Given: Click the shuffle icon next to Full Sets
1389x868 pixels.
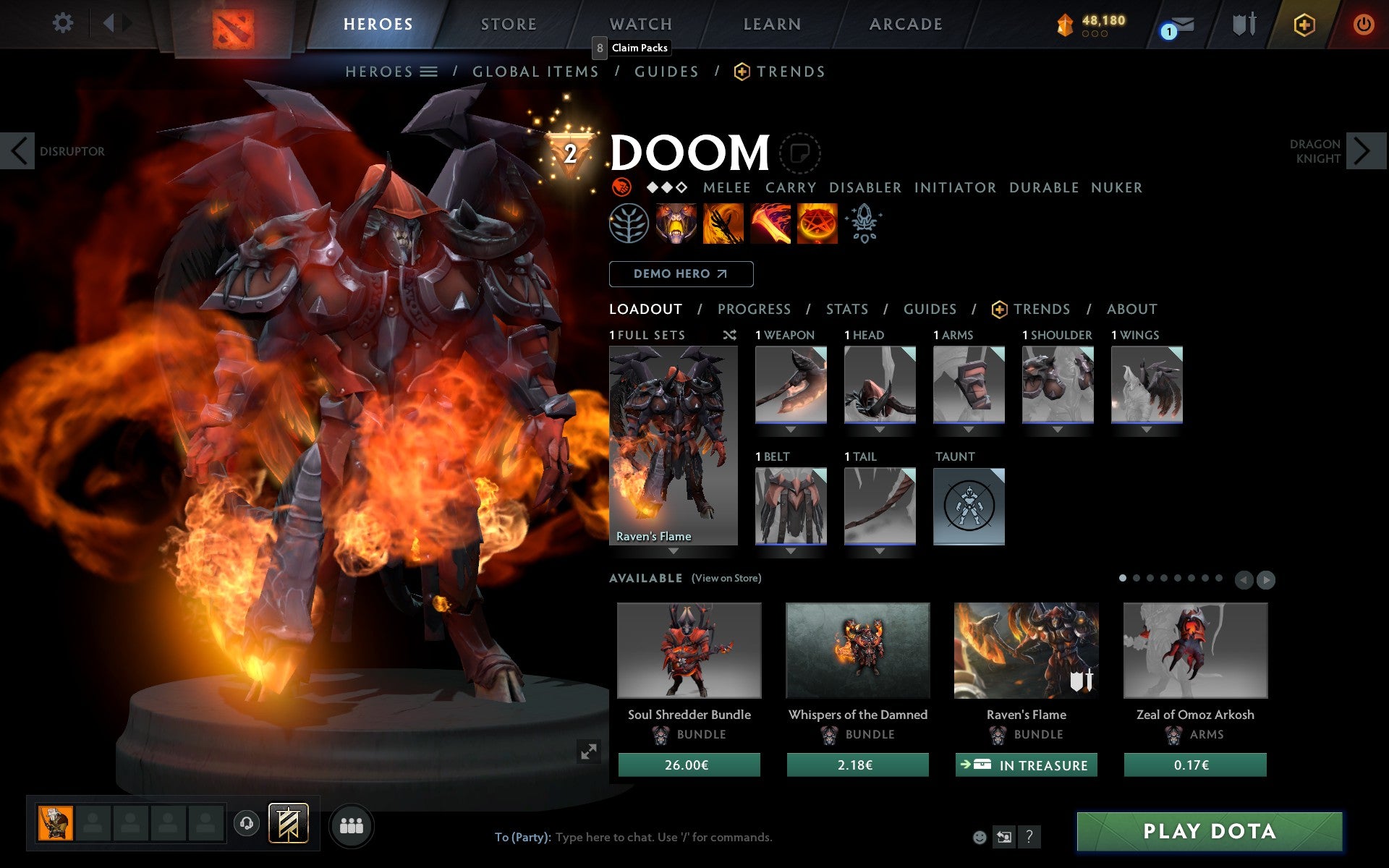Looking at the screenshot, I should tap(729, 336).
